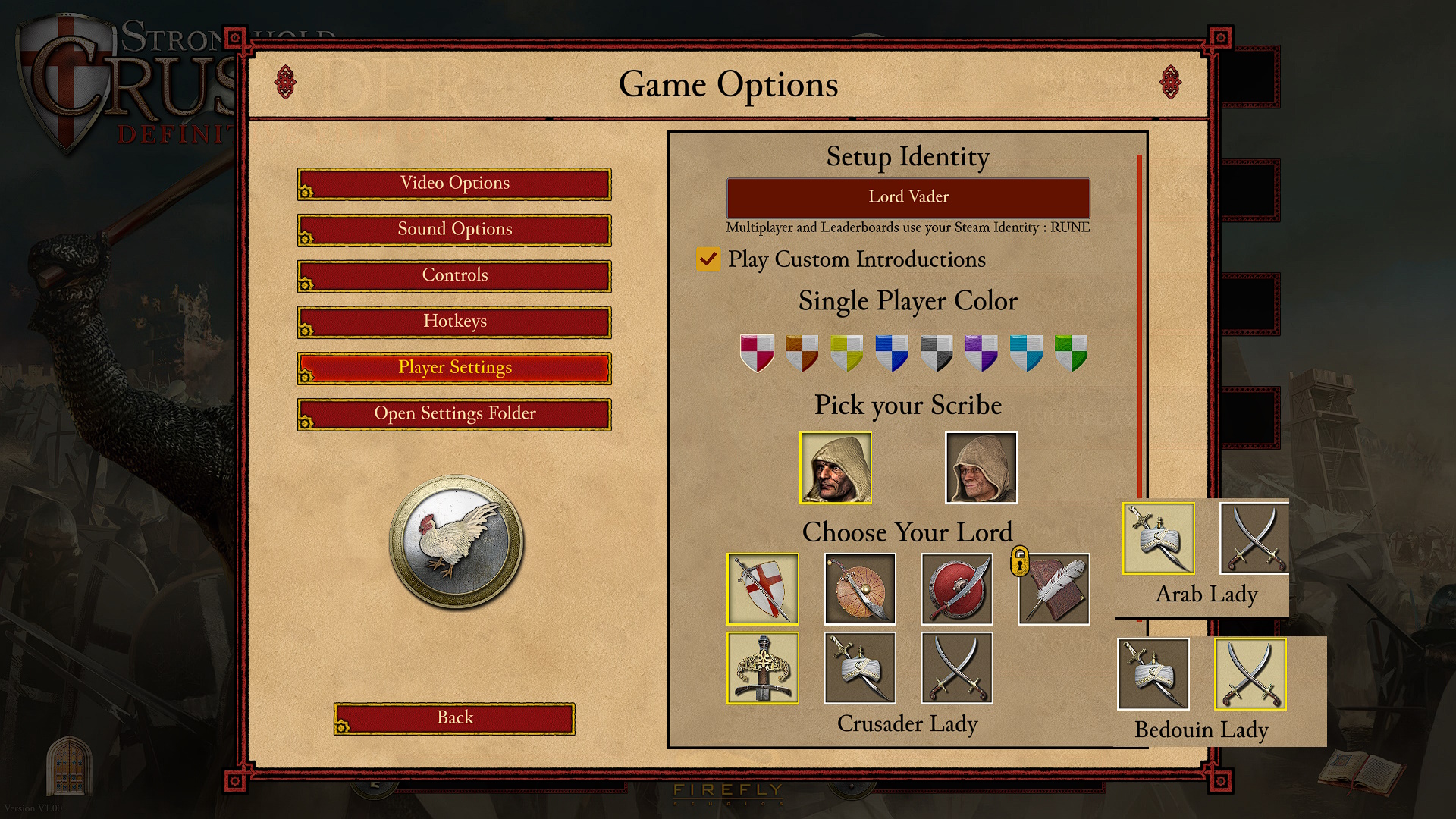The image size is (1456, 819).
Task: Select the yellow player color shield
Action: 846,353
